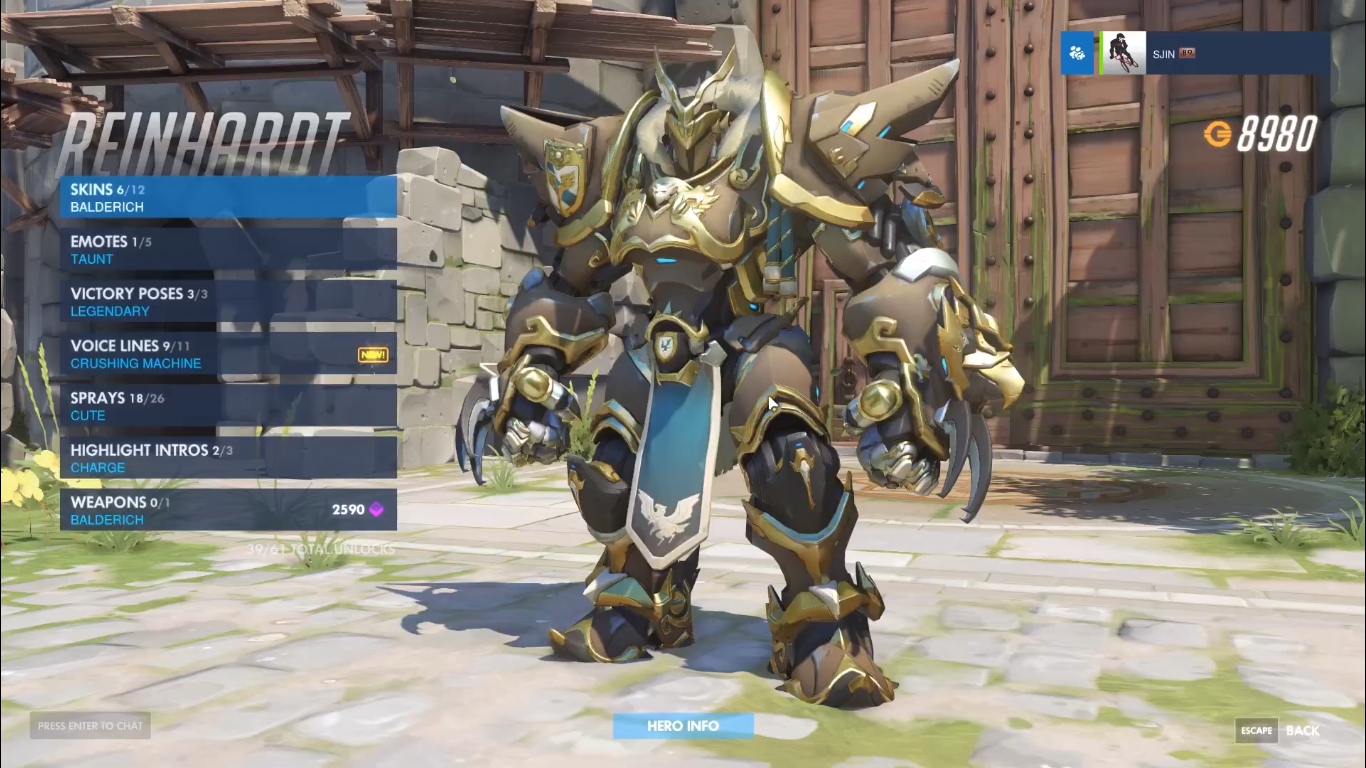The image size is (1366, 768).
Task: Click the glowing NEW! badge on Voice Lines
Action: 371,354
